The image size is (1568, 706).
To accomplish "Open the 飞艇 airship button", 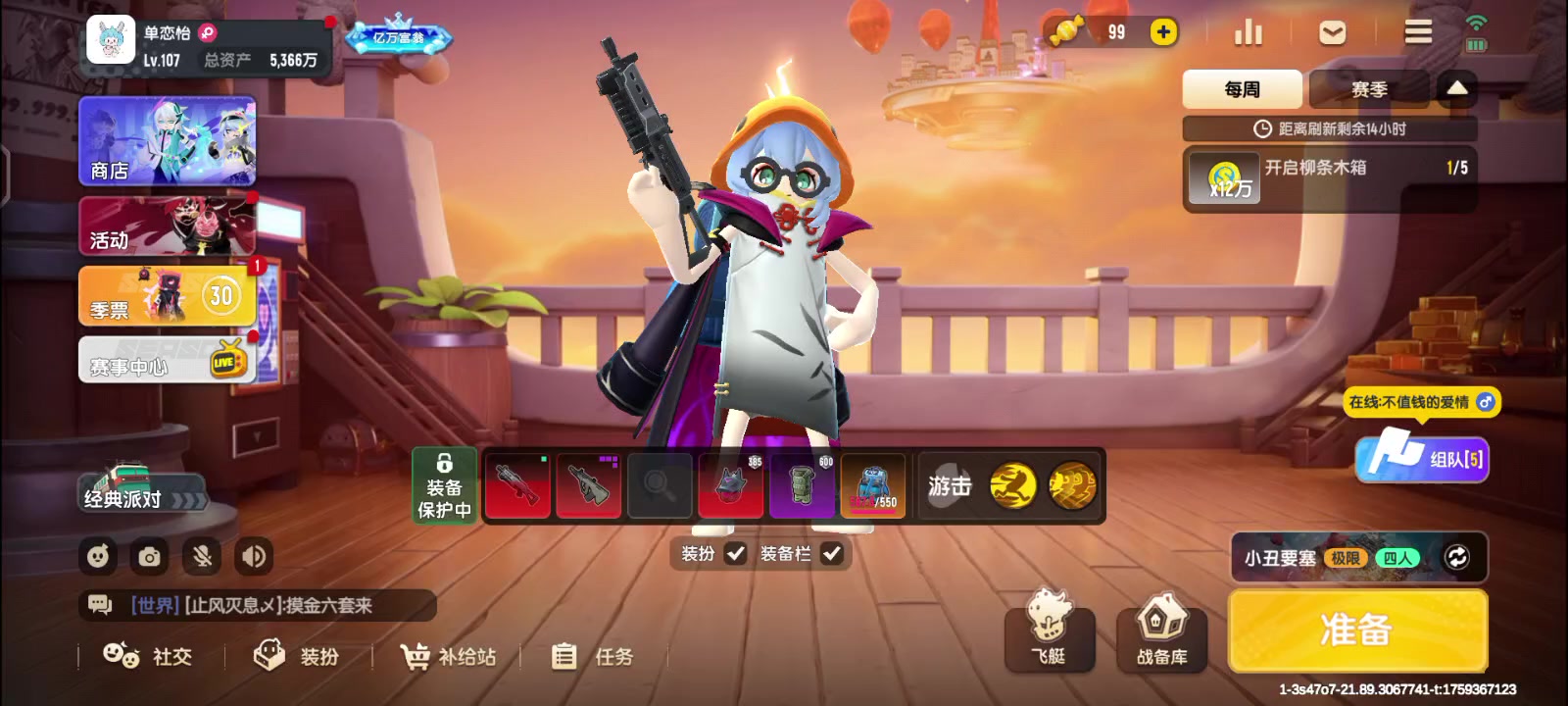I will (x=1049, y=637).
